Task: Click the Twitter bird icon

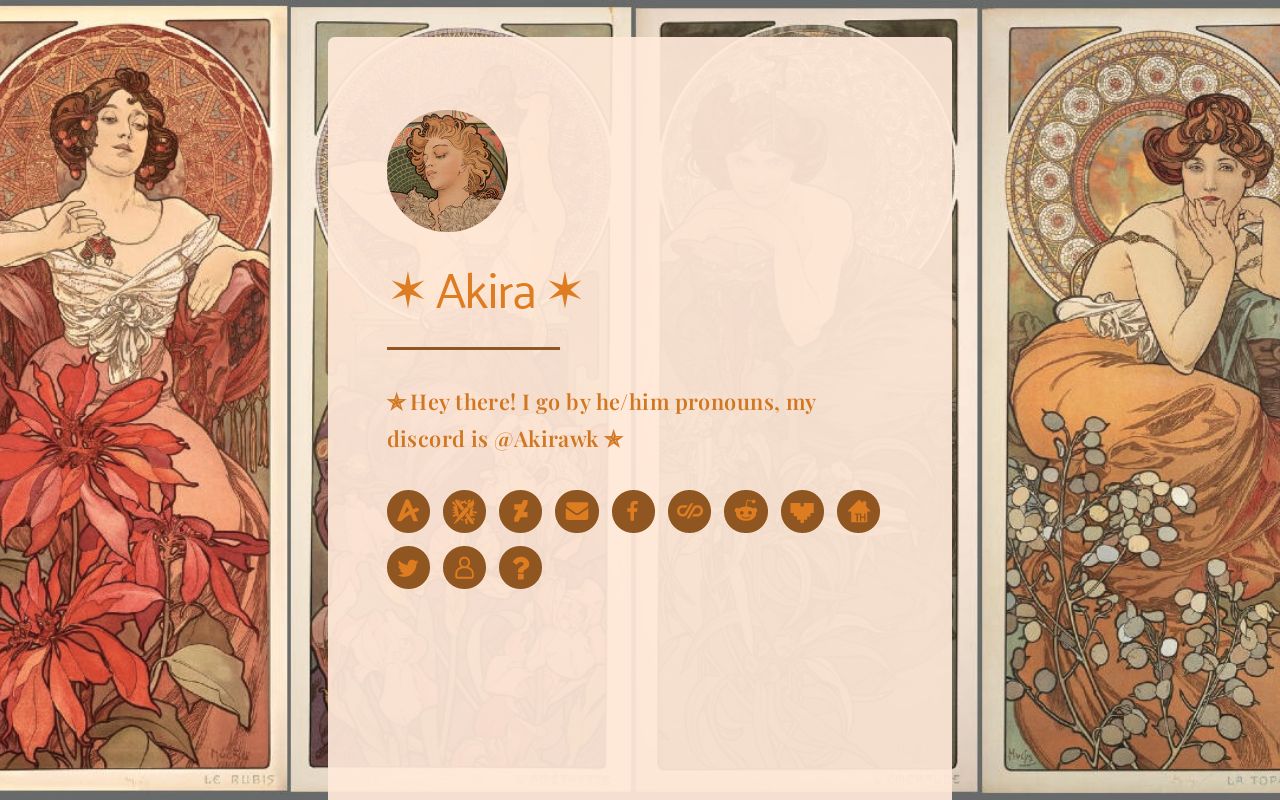Action: pyautogui.click(x=409, y=567)
